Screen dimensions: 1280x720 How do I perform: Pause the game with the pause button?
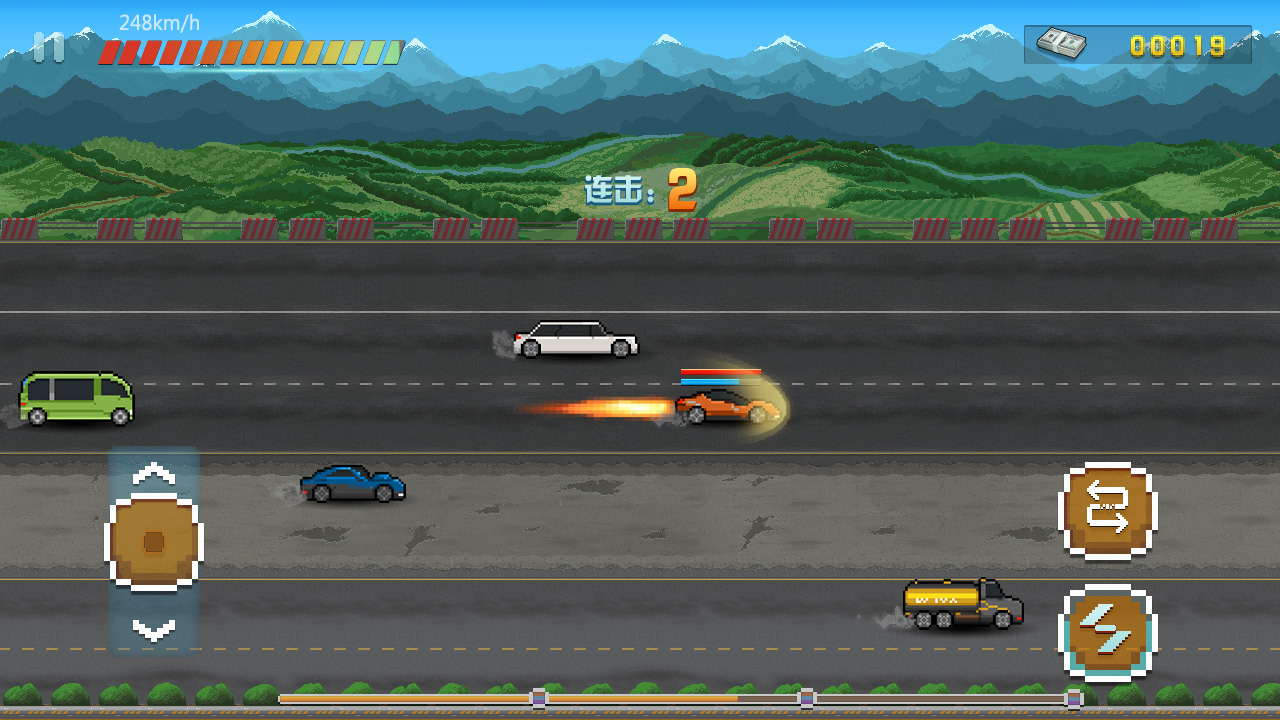(x=48, y=47)
